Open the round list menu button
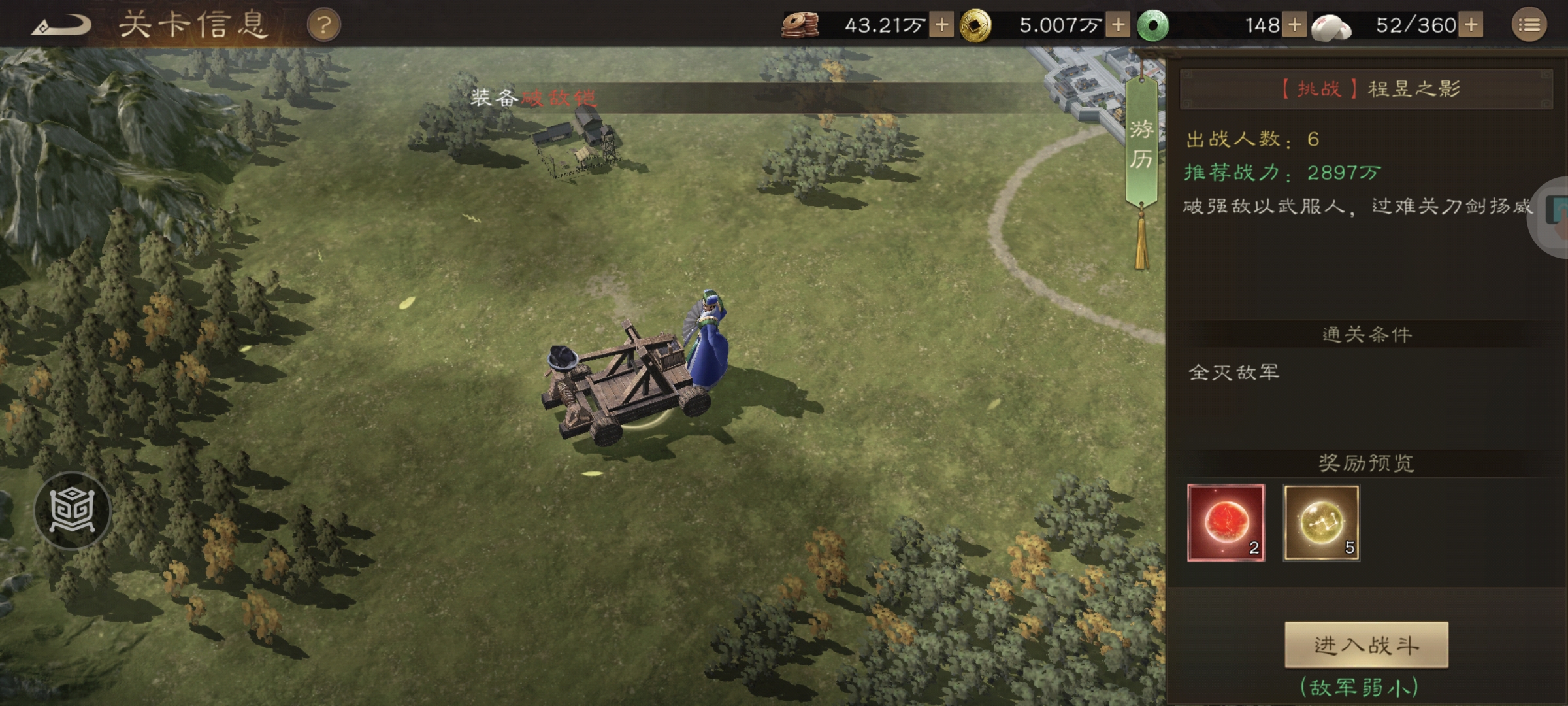1568x706 pixels. pyautogui.click(x=1529, y=25)
